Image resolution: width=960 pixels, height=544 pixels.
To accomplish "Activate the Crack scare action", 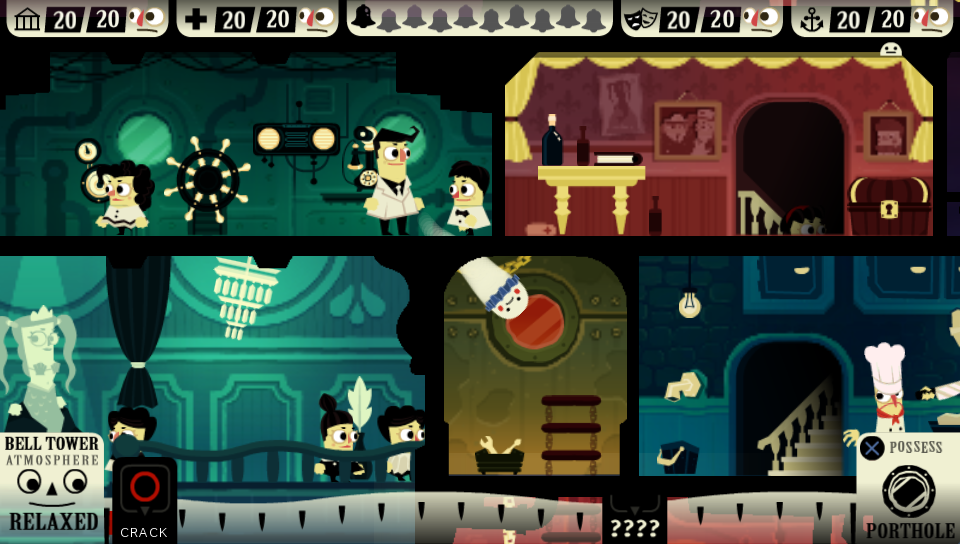I will click(144, 497).
